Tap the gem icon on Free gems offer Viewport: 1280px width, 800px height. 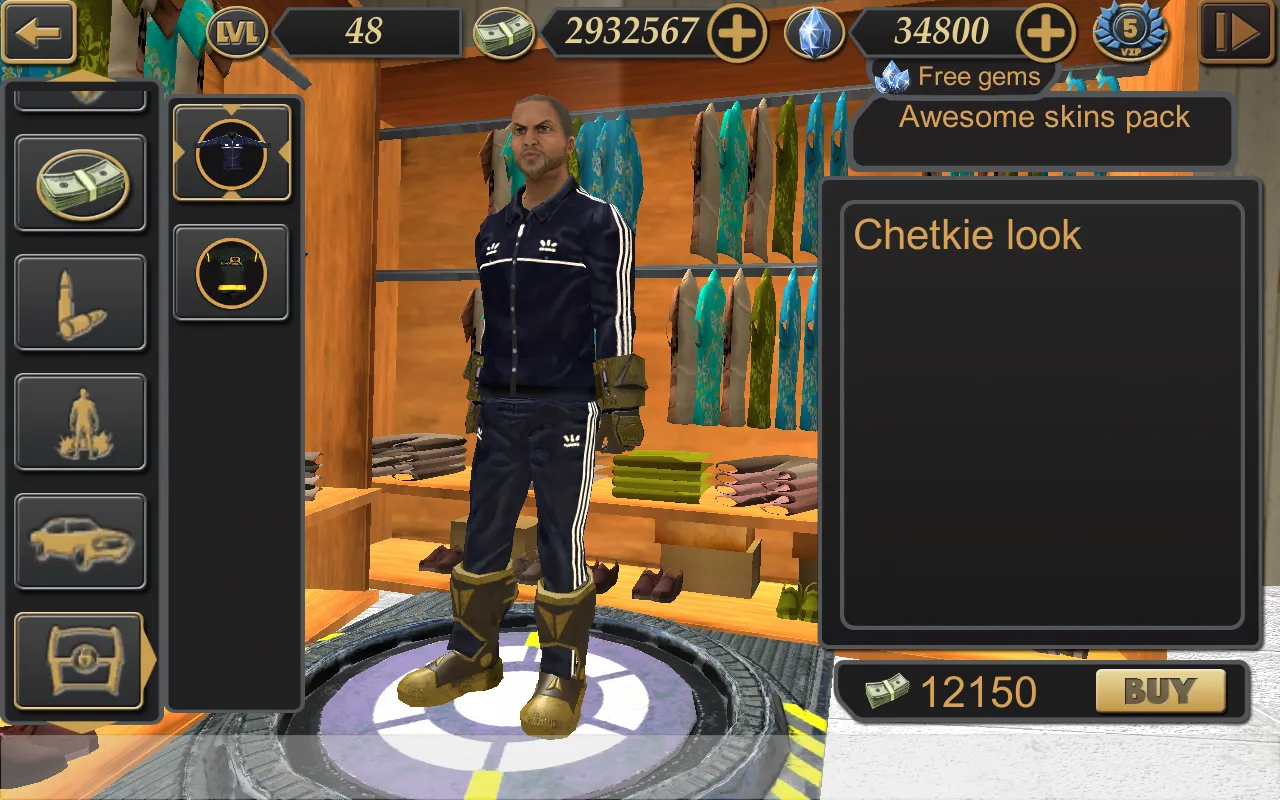[893, 76]
